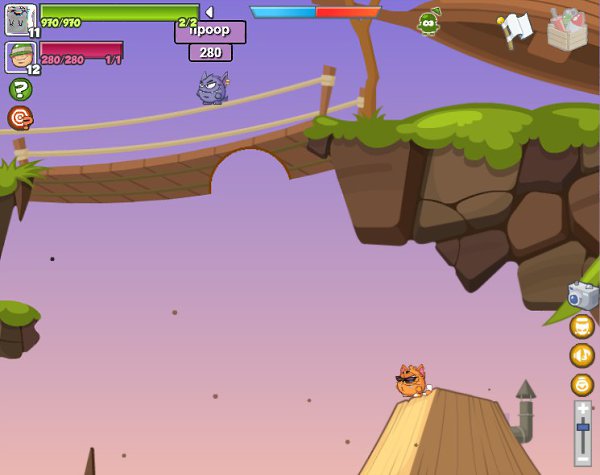
Task: Click the zoom slider's blue handle
Action: 583,427
